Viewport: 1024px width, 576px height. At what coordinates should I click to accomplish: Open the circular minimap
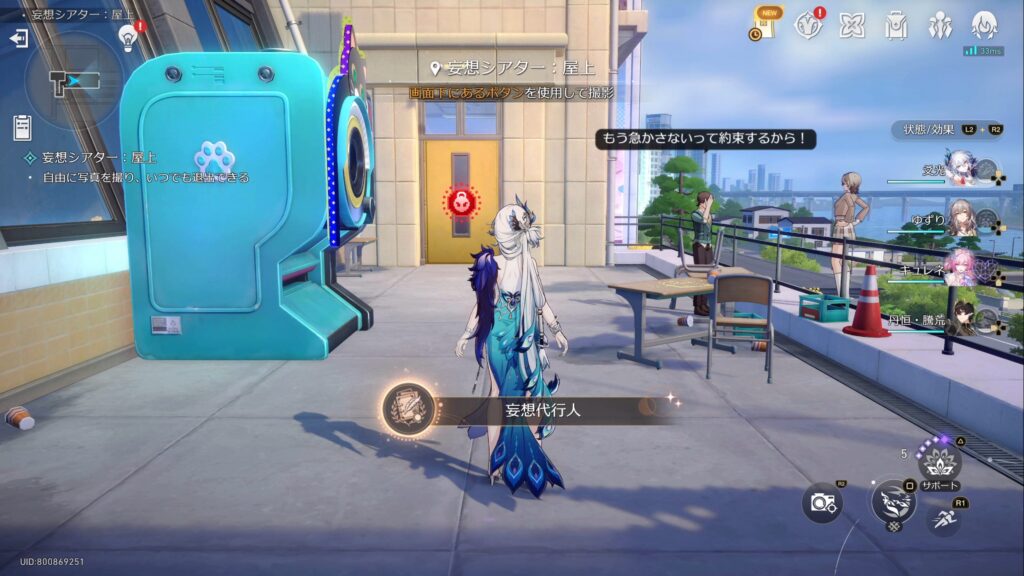pyautogui.click(x=75, y=80)
